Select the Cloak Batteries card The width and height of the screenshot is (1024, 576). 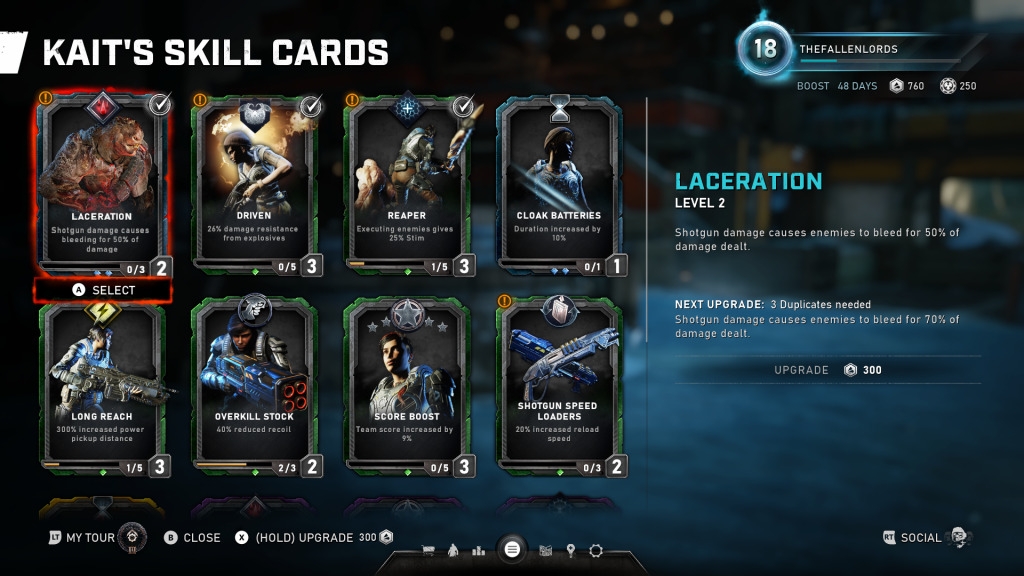click(558, 185)
